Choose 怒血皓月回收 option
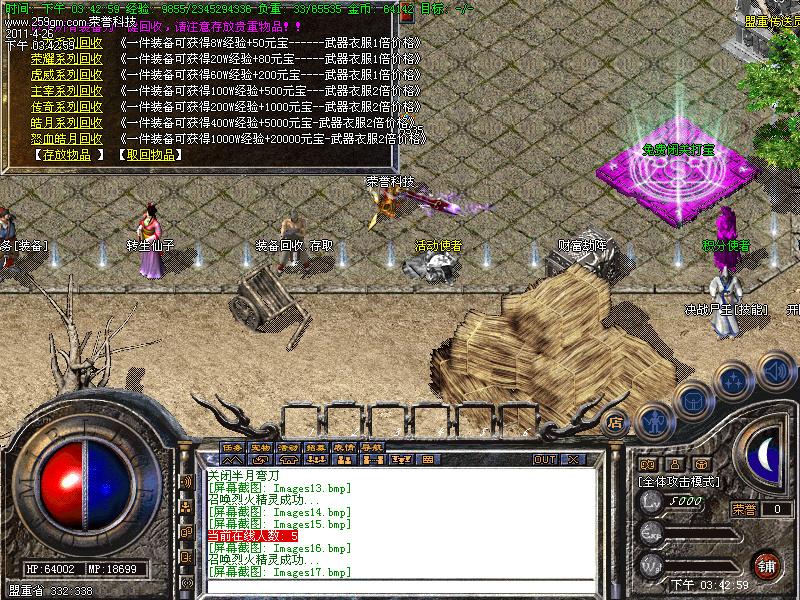The width and height of the screenshot is (800, 600). (x=67, y=139)
